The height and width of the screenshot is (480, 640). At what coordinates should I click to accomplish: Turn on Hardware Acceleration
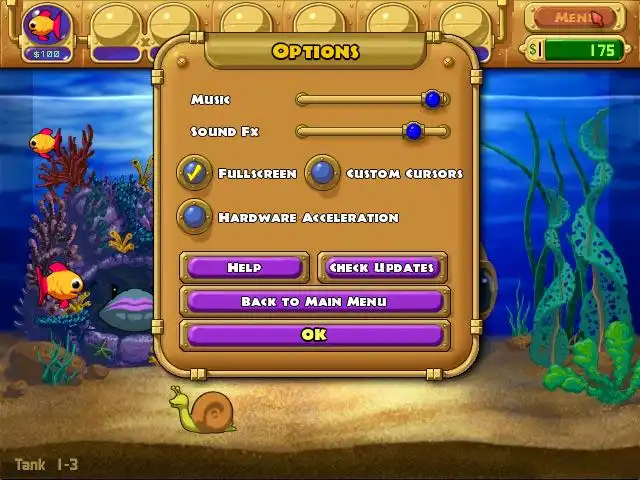pos(195,216)
